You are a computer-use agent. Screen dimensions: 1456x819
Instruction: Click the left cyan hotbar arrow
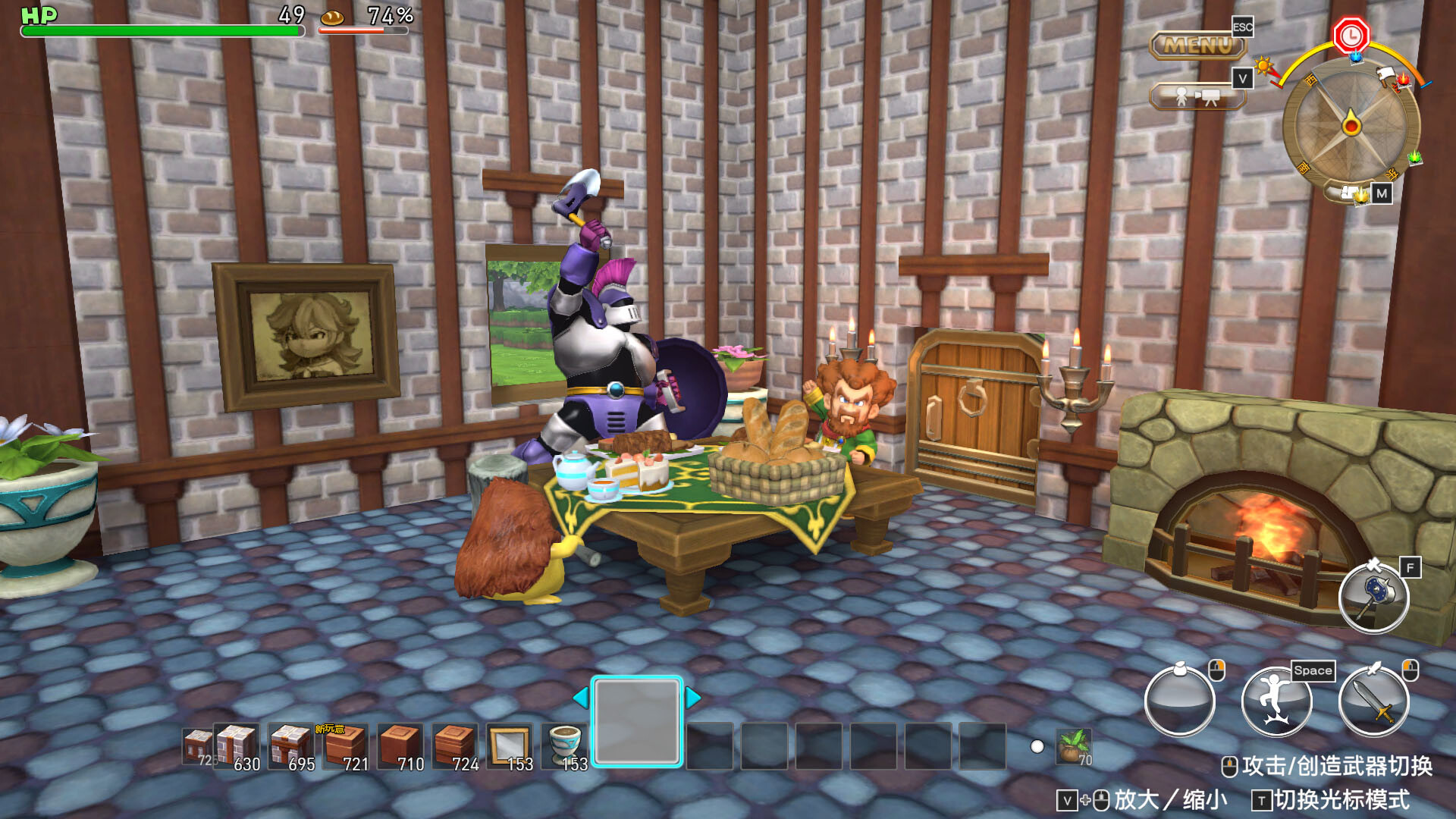(x=580, y=698)
